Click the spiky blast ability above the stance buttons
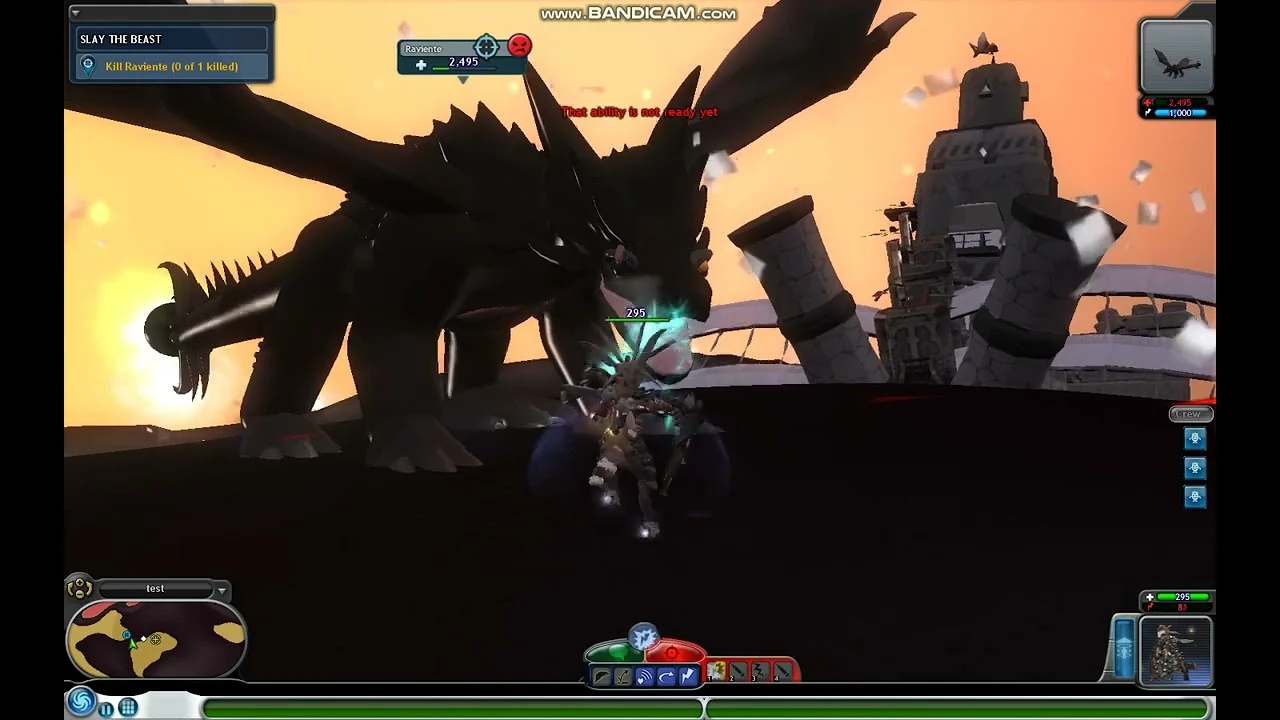 coord(644,635)
